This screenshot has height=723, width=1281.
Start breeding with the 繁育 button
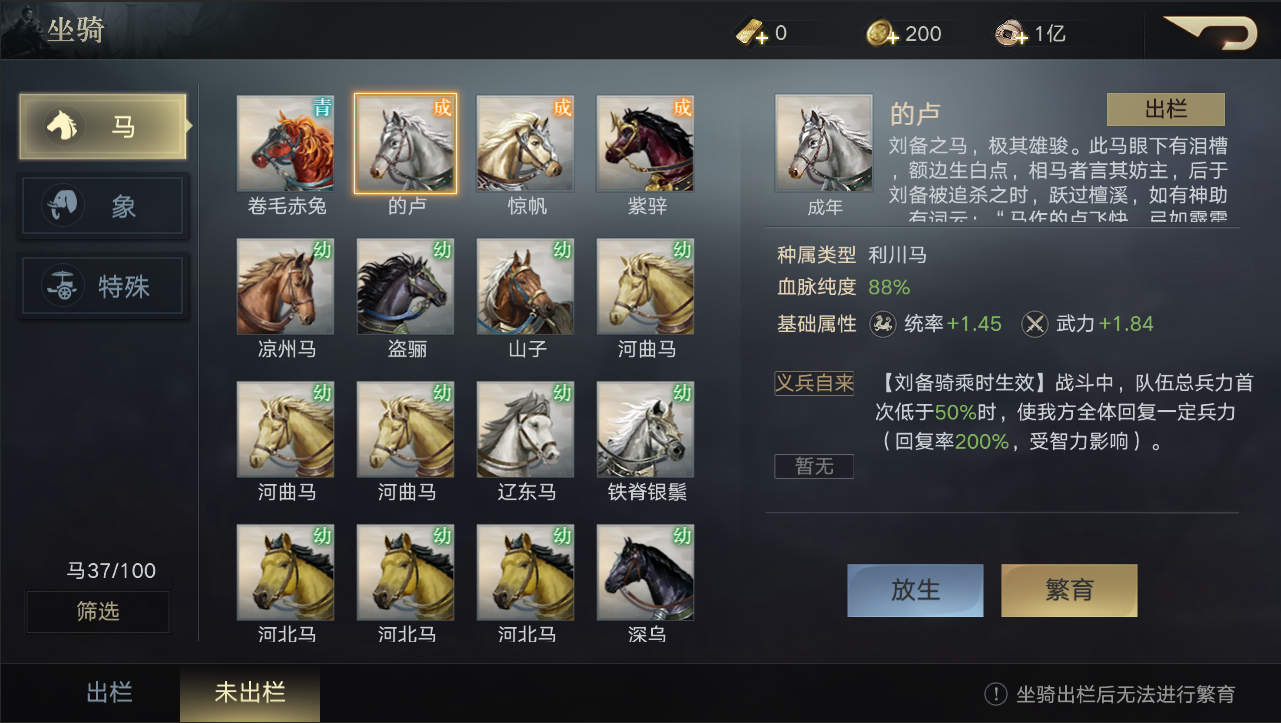[1069, 590]
